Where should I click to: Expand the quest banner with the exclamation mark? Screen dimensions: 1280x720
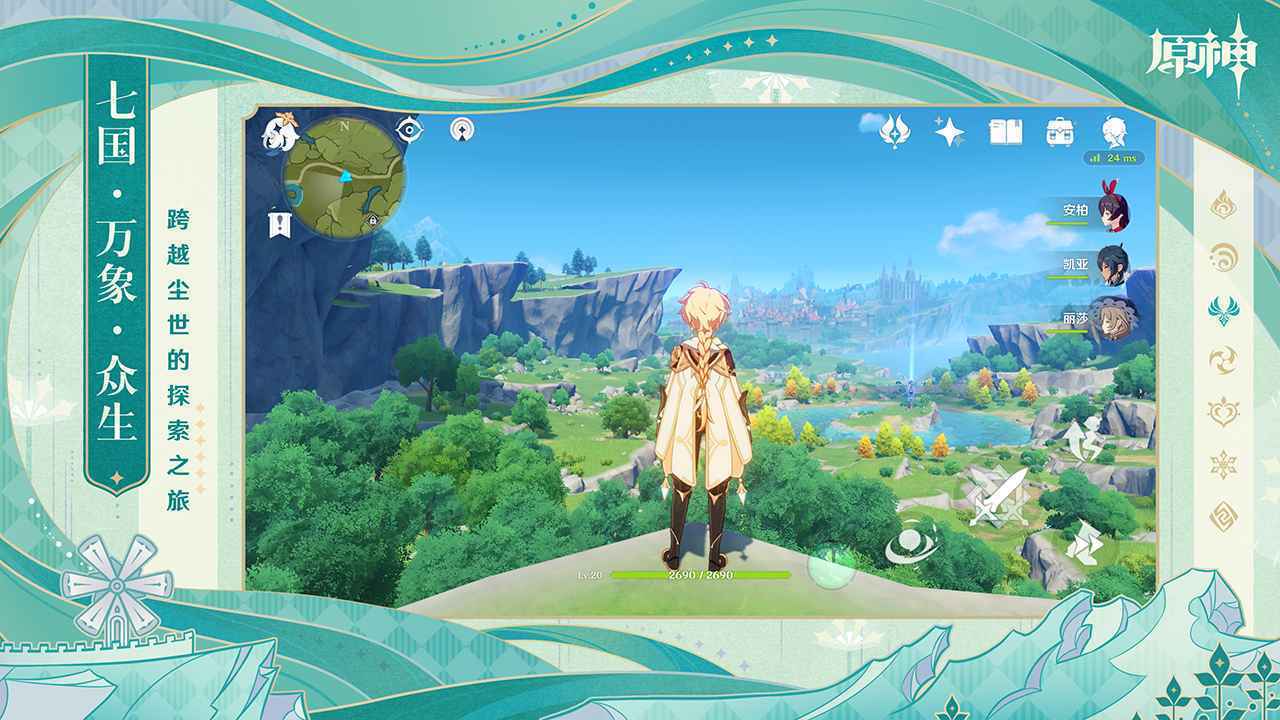(x=279, y=221)
